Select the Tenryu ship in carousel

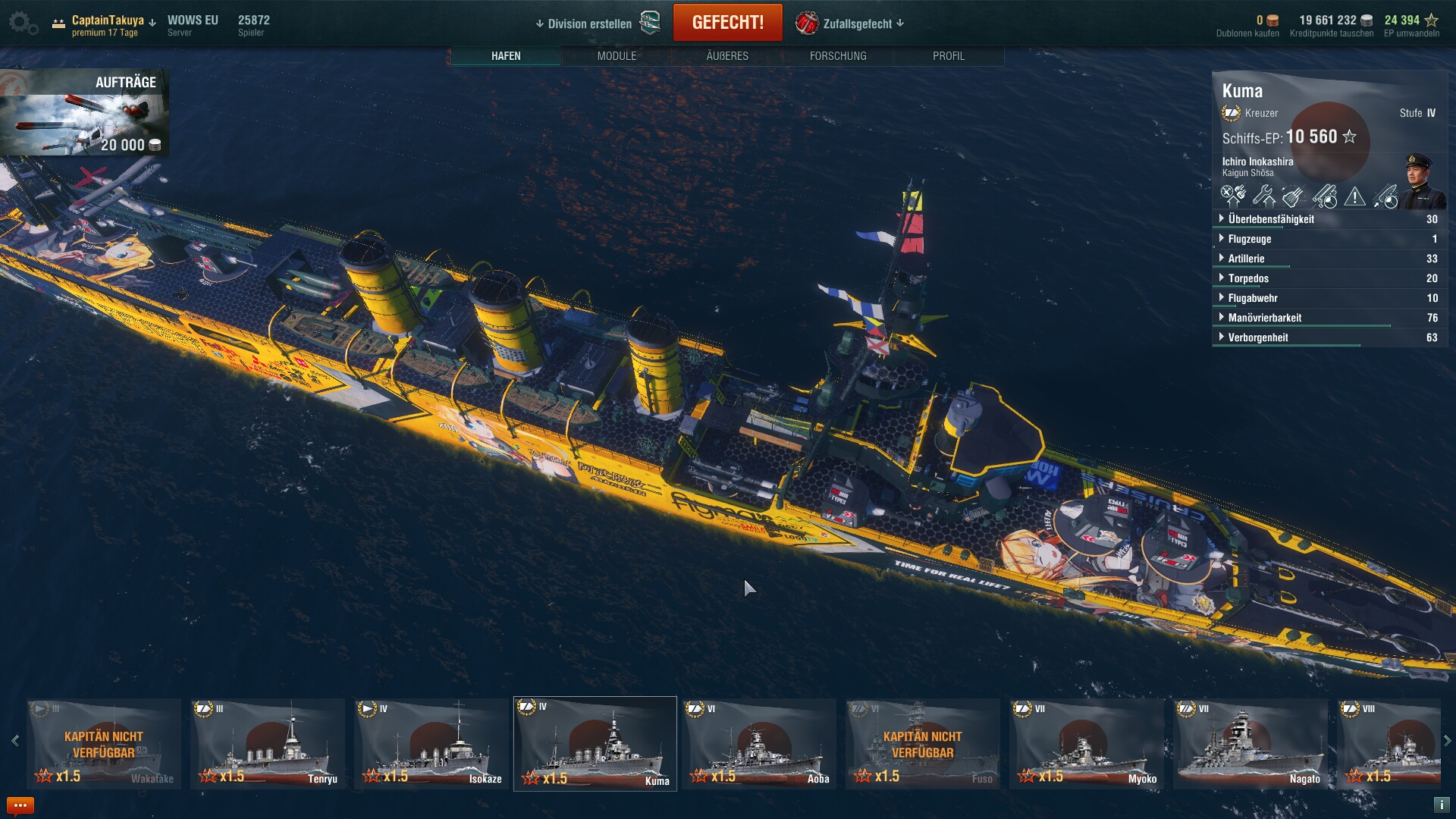click(268, 744)
